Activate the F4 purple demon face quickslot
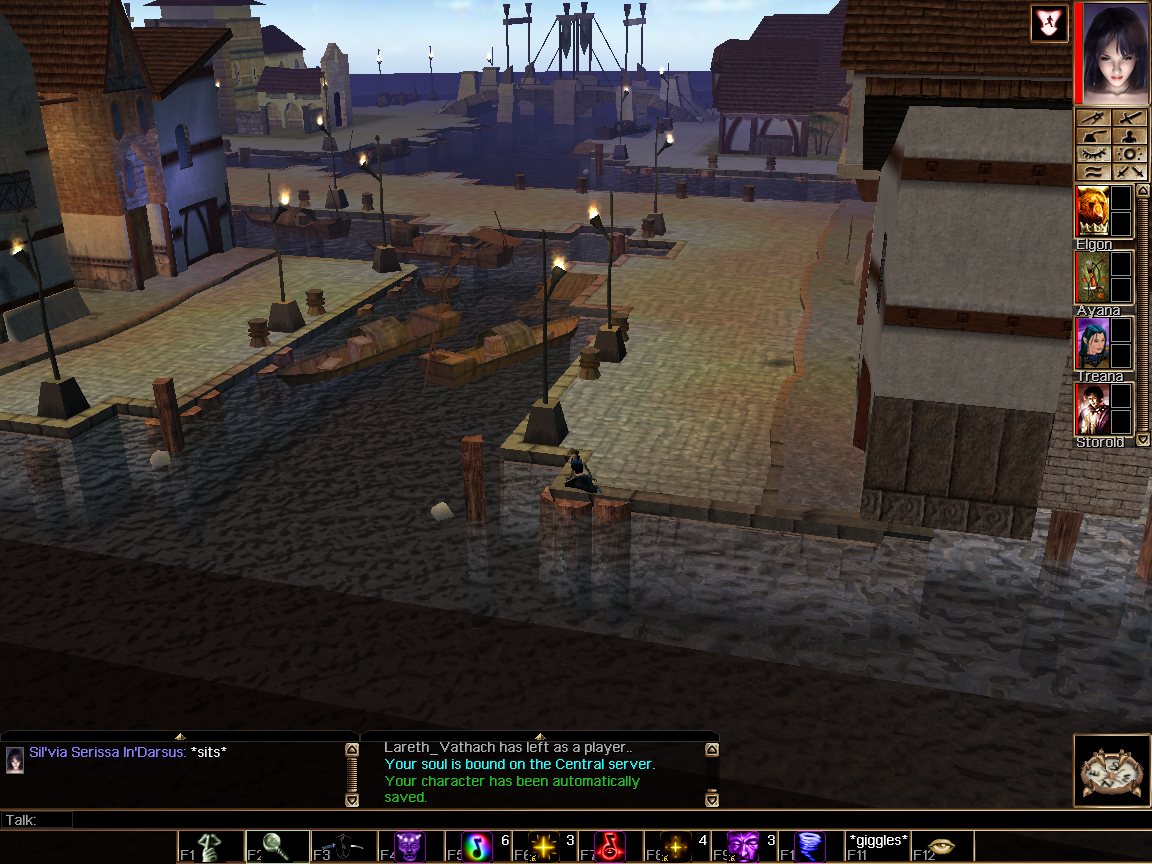Image resolution: width=1152 pixels, height=864 pixels. coord(410,846)
